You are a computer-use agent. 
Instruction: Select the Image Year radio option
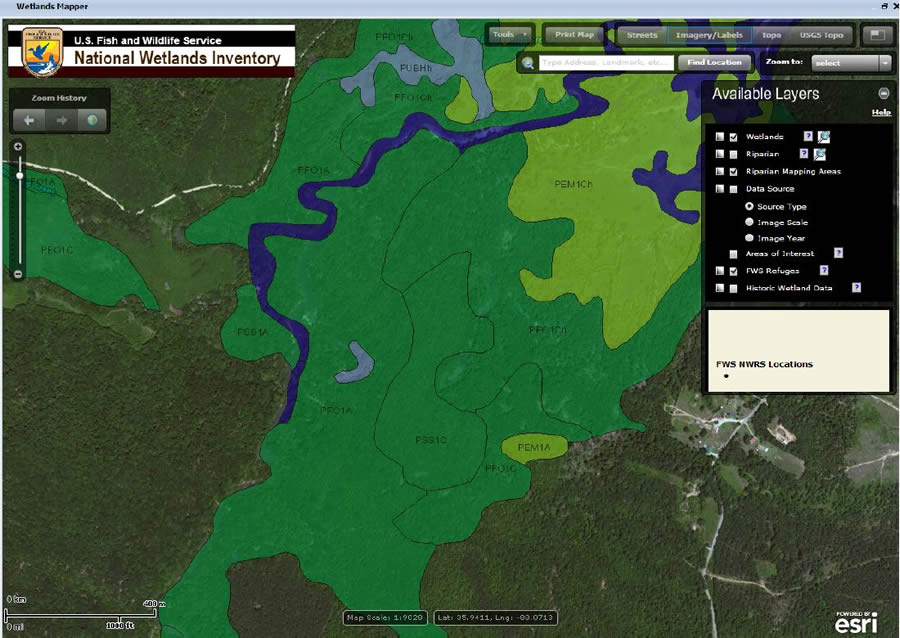coord(750,238)
